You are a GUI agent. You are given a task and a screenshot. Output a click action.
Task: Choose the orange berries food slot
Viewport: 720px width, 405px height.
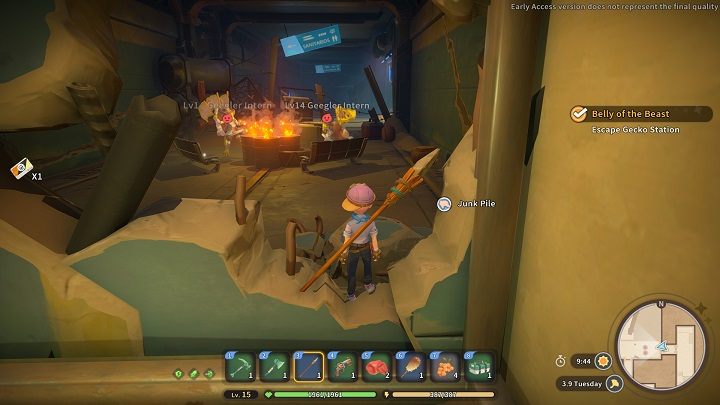[444, 365]
